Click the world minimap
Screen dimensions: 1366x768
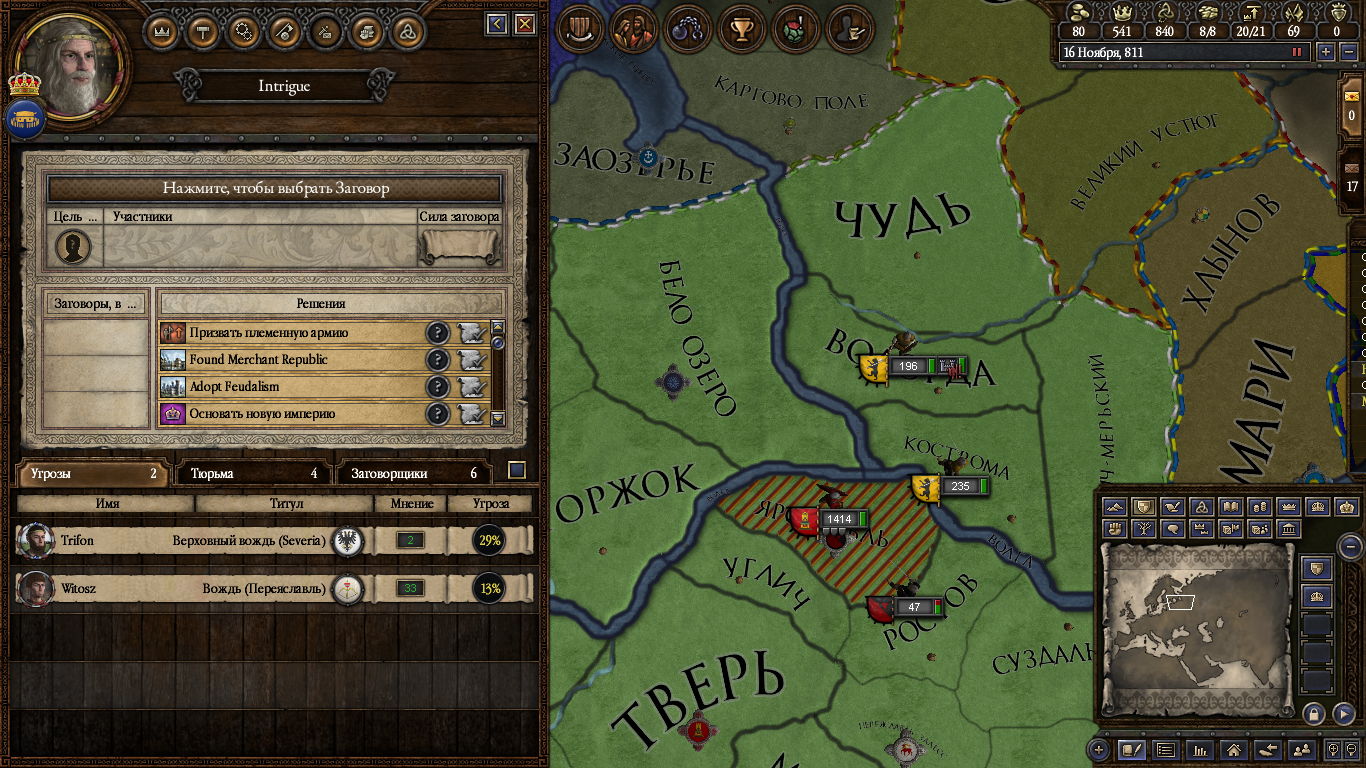coord(1195,628)
